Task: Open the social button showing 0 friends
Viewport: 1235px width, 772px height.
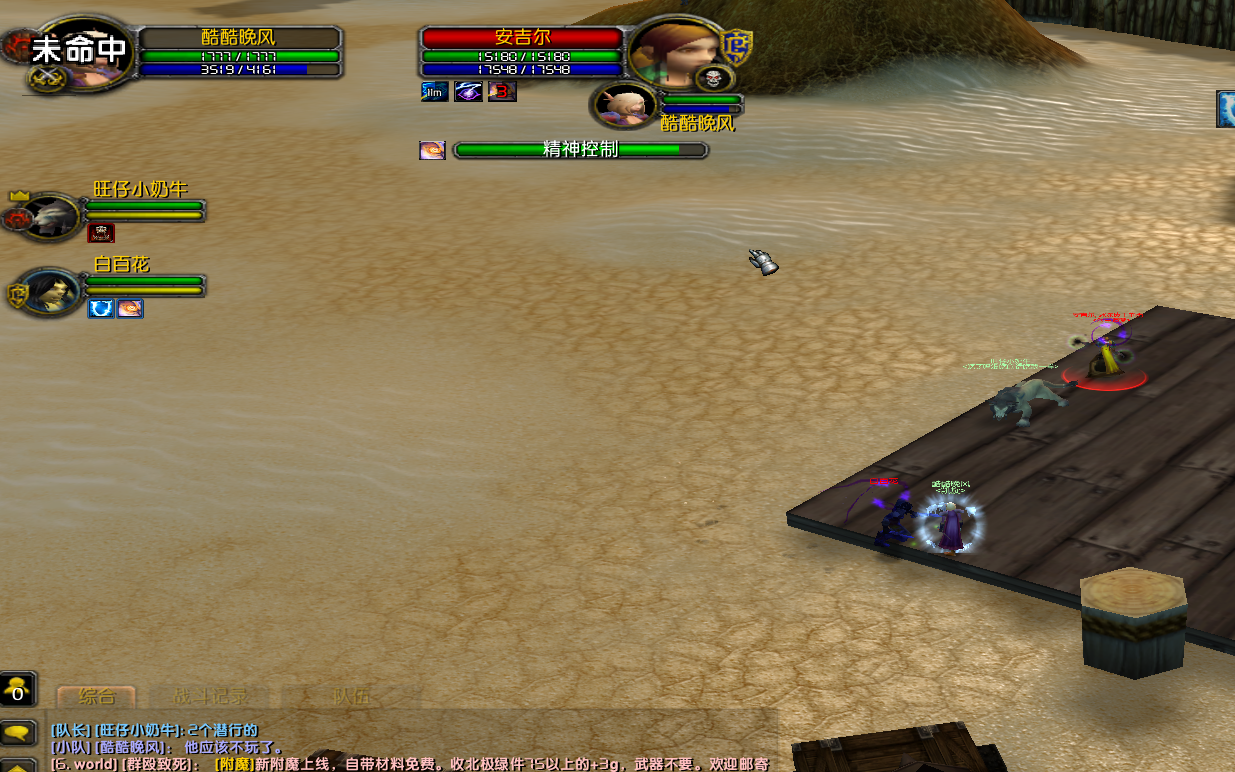Action: click(18, 690)
